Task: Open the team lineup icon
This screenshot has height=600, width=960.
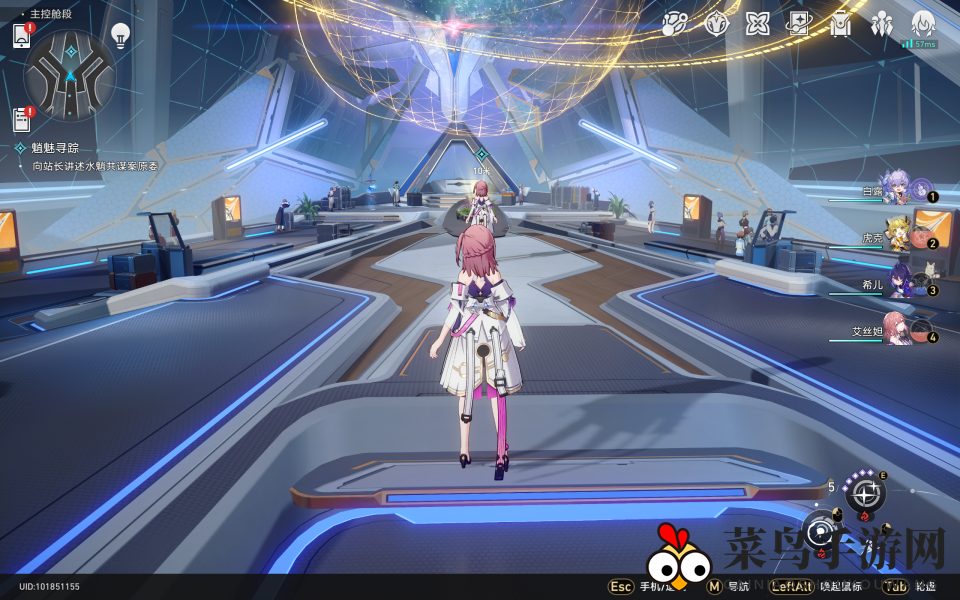Action: [882, 24]
